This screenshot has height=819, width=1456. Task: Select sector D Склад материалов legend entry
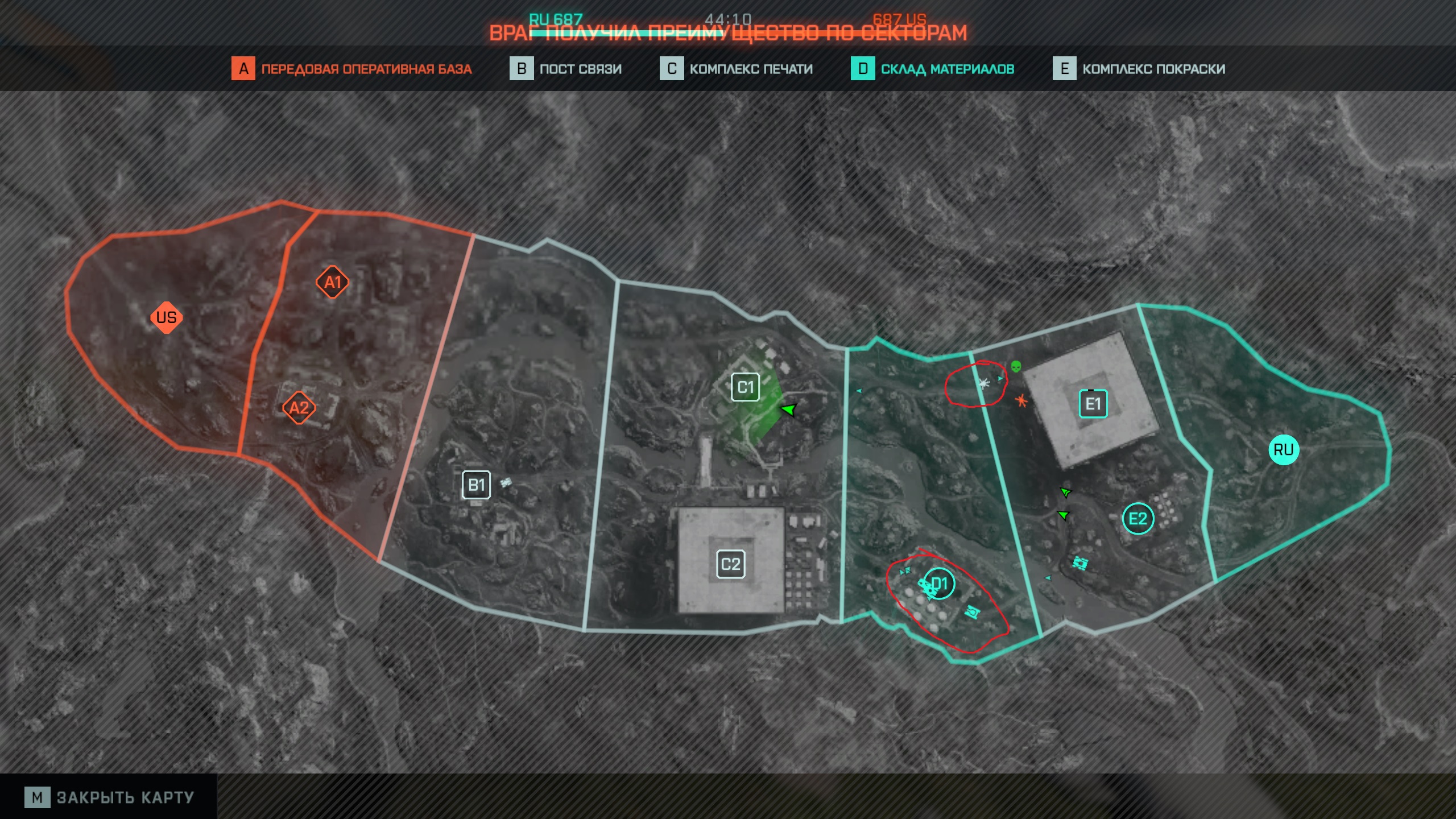(932, 69)
